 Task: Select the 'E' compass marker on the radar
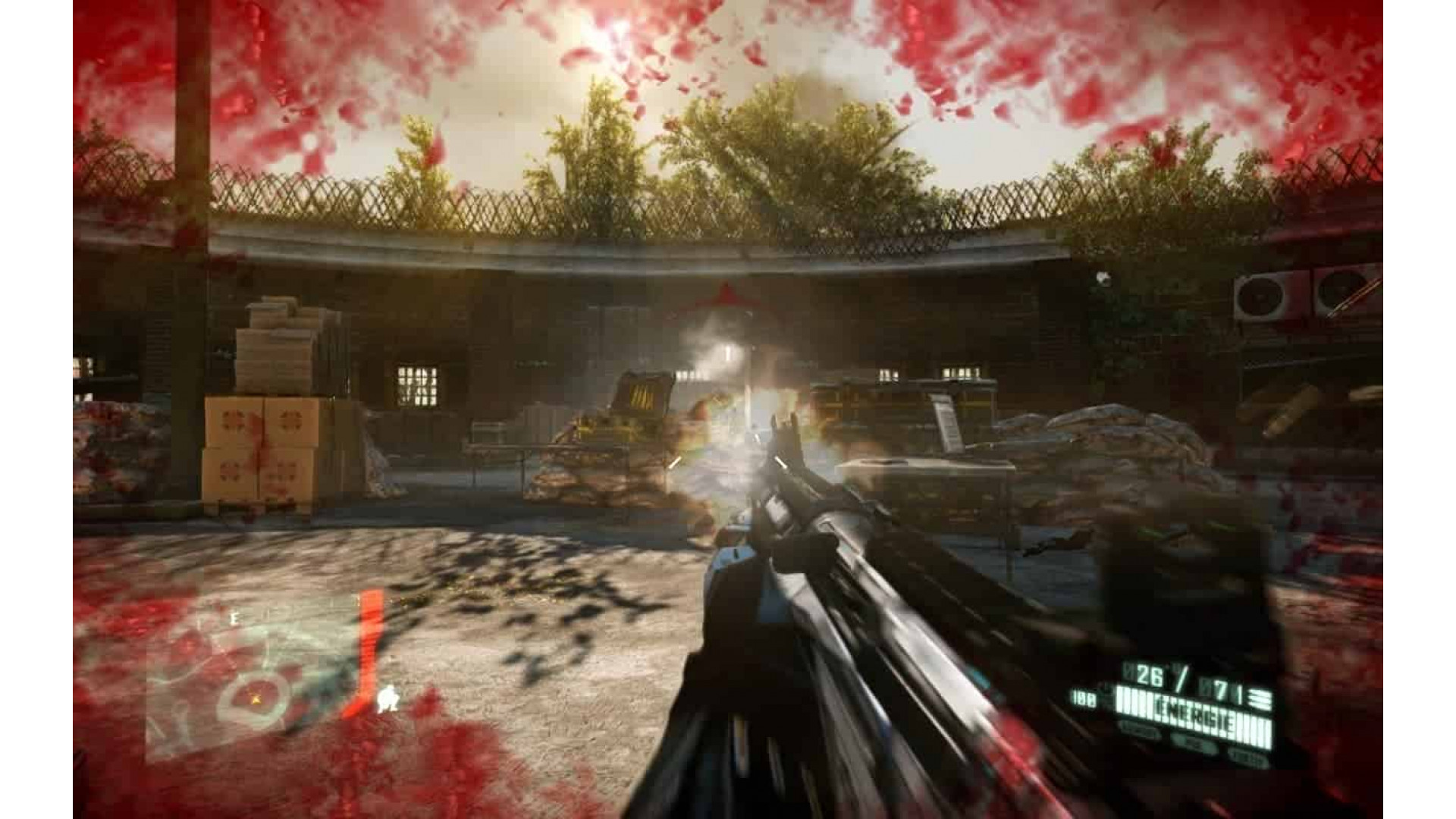coord(234,617)
